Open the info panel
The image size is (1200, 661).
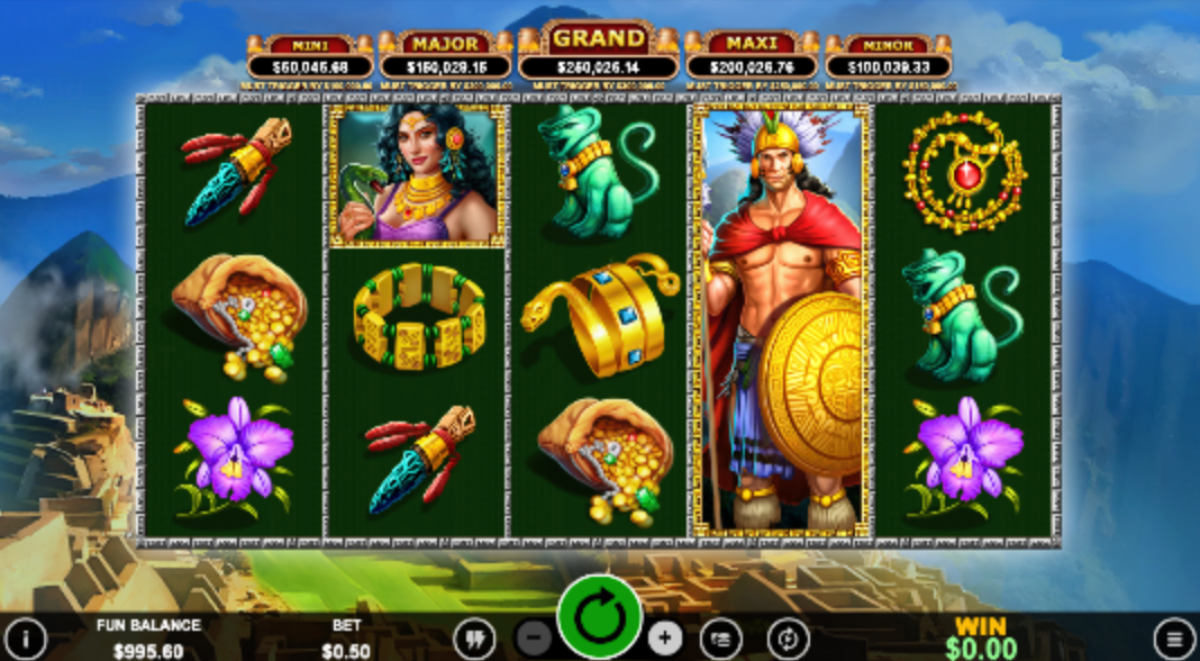click(x=24, y=638)
